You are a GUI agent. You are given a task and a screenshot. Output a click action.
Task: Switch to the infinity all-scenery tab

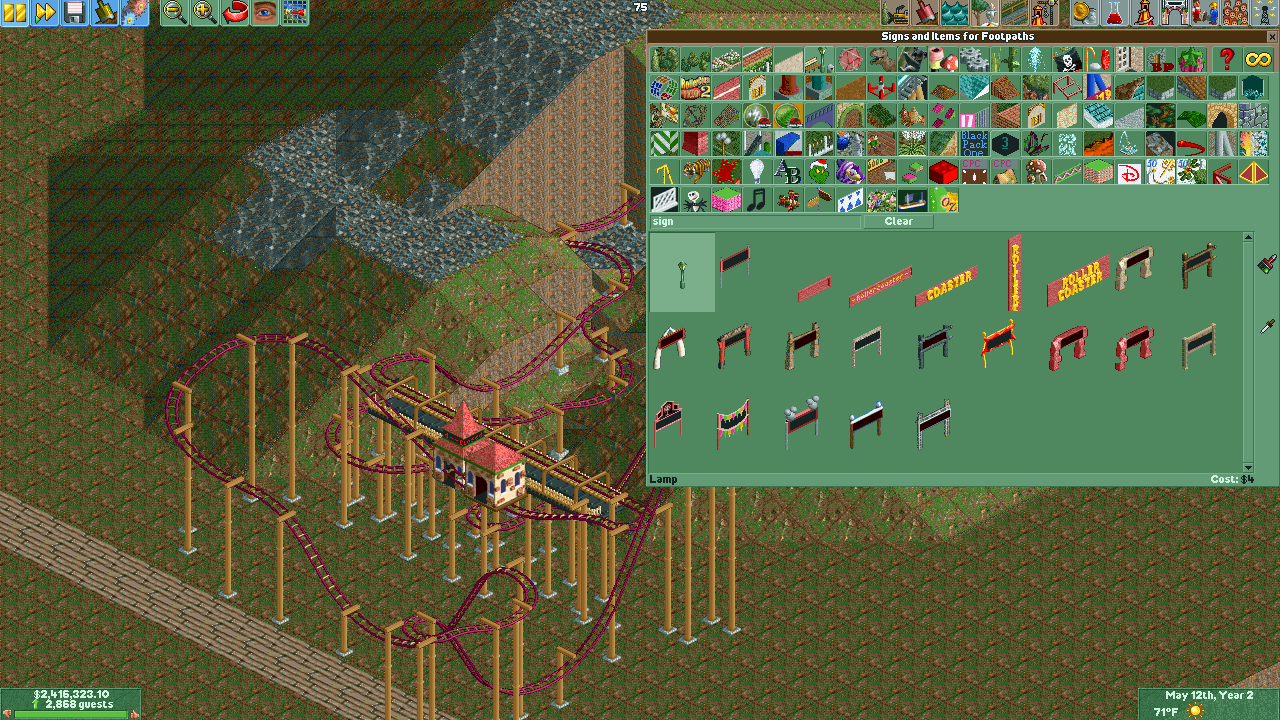point(1258,59)
